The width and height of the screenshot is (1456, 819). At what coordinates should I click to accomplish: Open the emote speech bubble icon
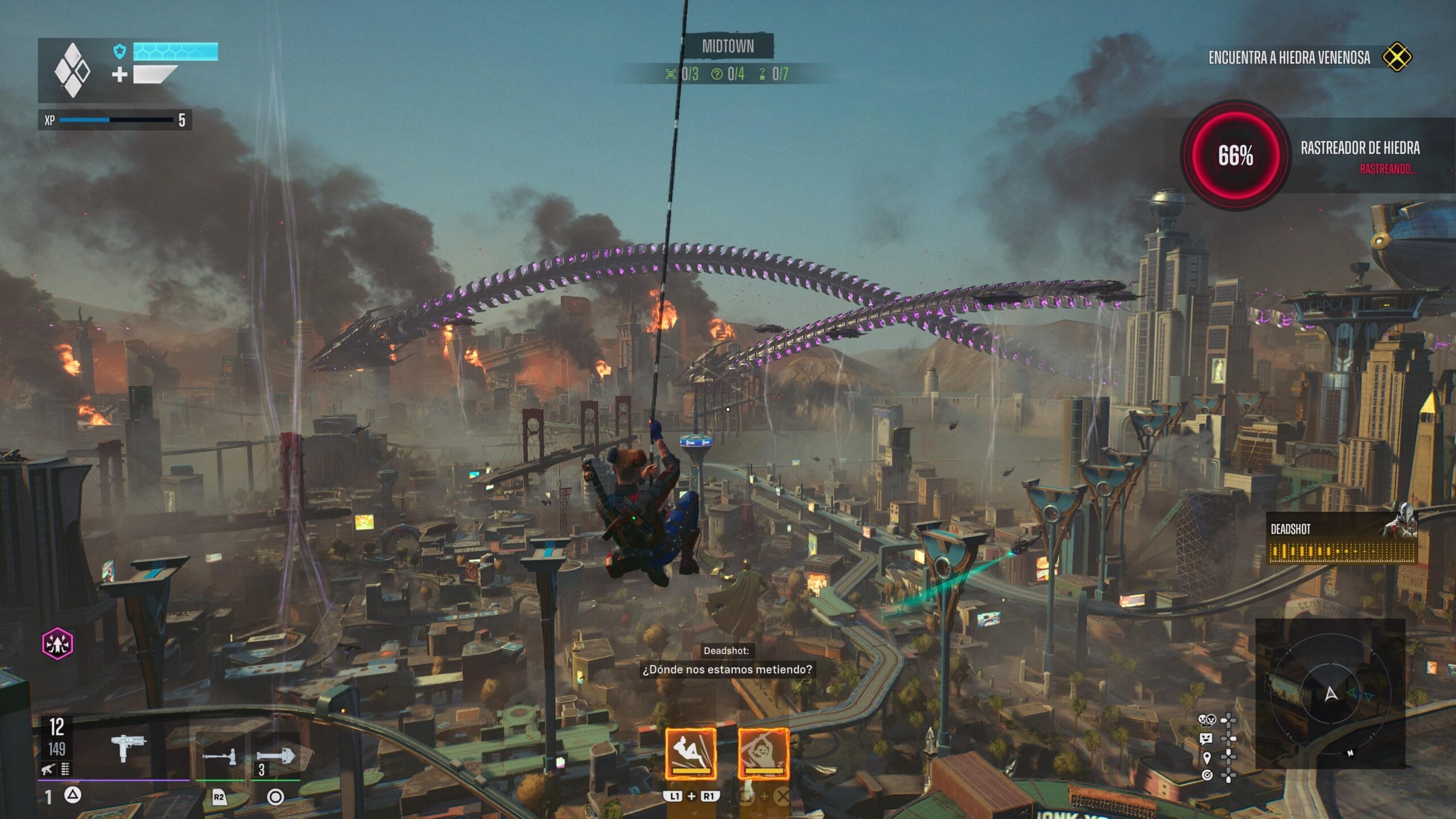[1206, 739]
